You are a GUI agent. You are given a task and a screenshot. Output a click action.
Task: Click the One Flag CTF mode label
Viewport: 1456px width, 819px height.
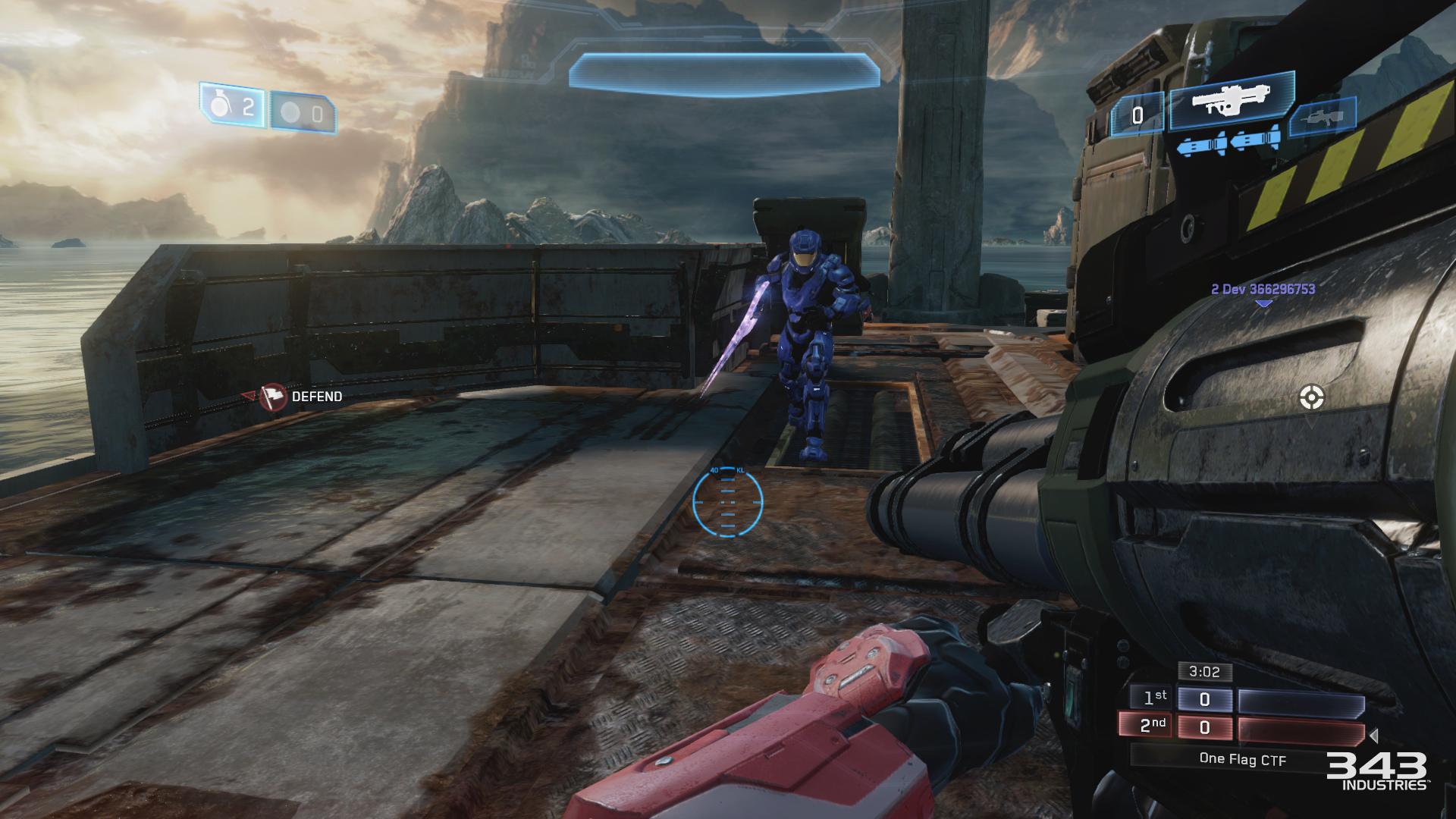point(1242,759)
